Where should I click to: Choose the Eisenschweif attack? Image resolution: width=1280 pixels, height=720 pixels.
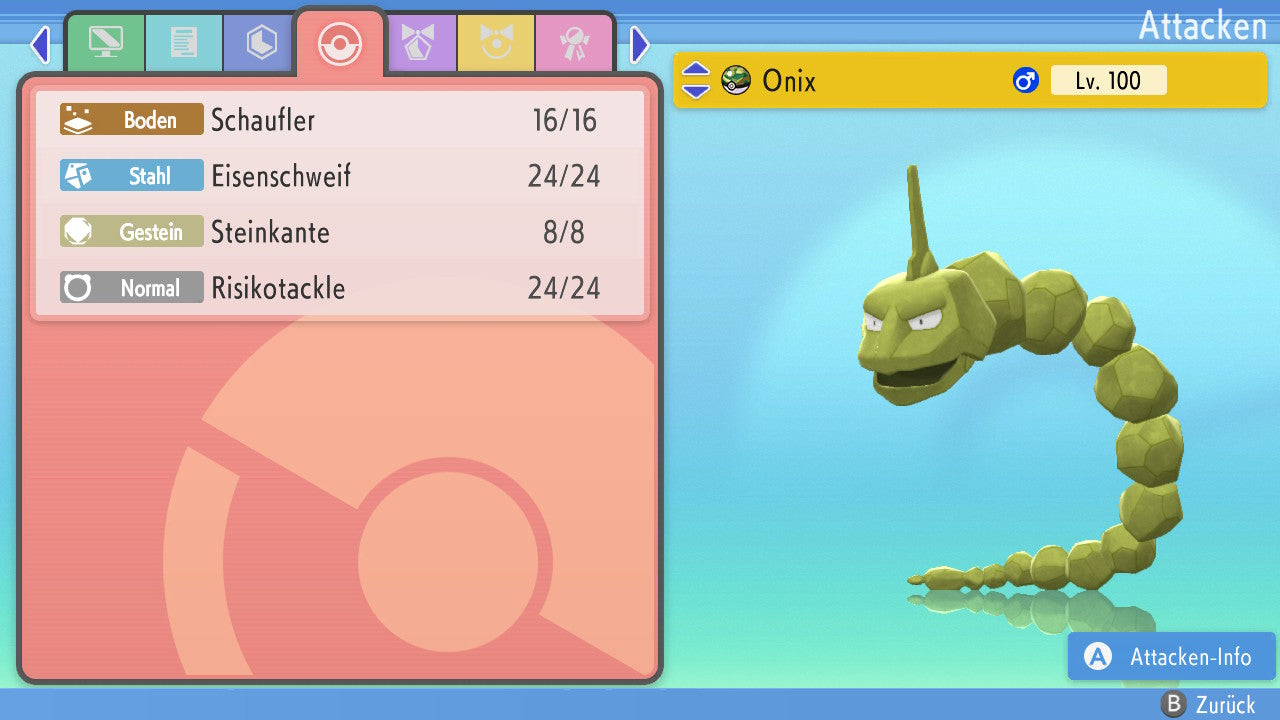[x=340, y=176]
